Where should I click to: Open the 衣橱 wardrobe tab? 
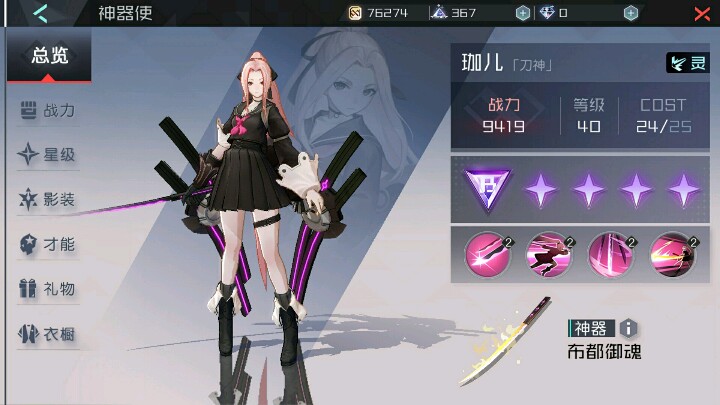[x=49, y=334]
